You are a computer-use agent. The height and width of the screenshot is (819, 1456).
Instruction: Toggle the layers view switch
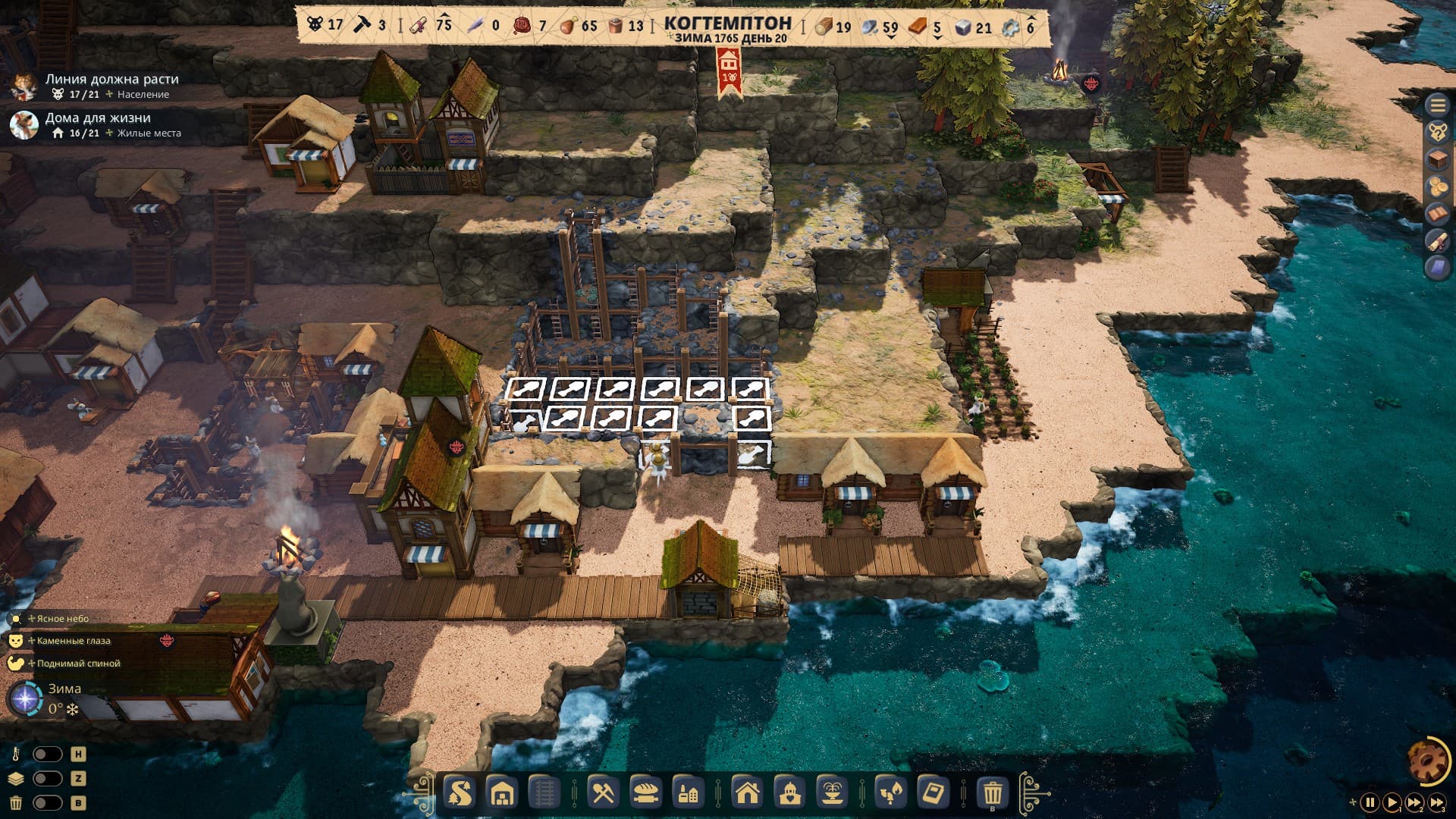click(47, 779)
